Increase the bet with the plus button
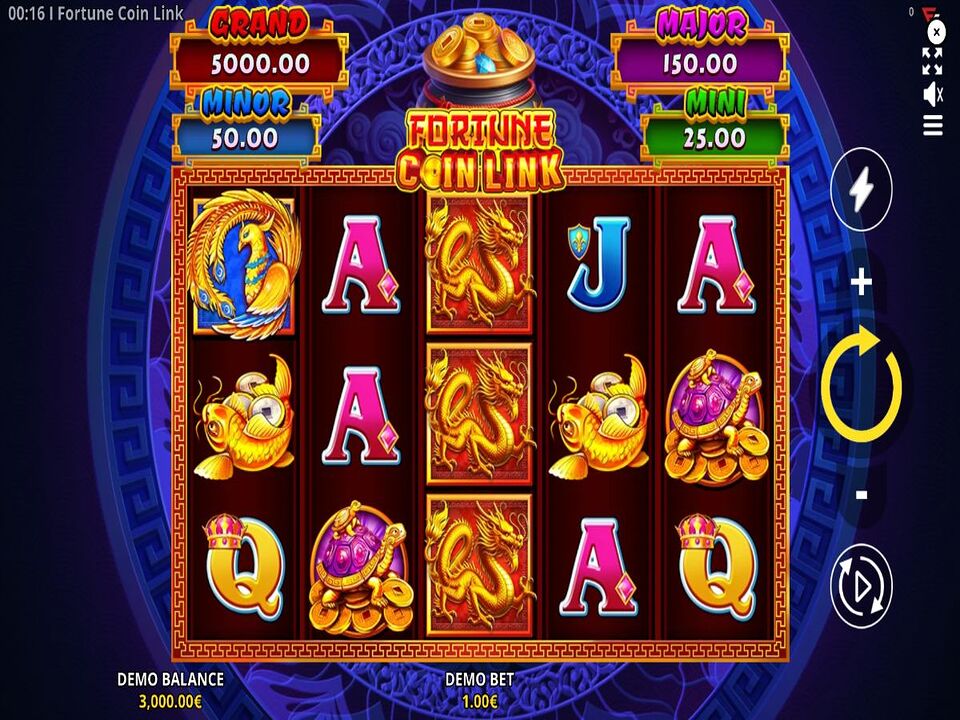The height and width of the screenshot is (720, 960). tap(861, 284)
